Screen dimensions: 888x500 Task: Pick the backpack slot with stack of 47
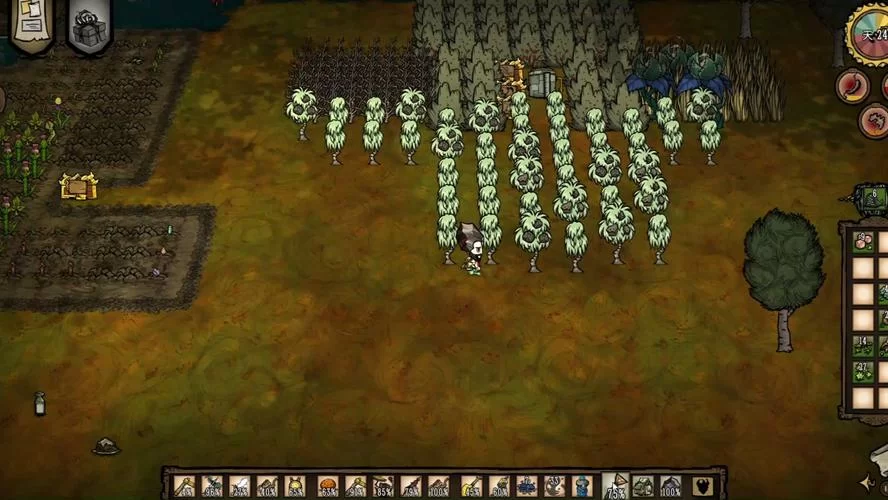click(863, 372)
